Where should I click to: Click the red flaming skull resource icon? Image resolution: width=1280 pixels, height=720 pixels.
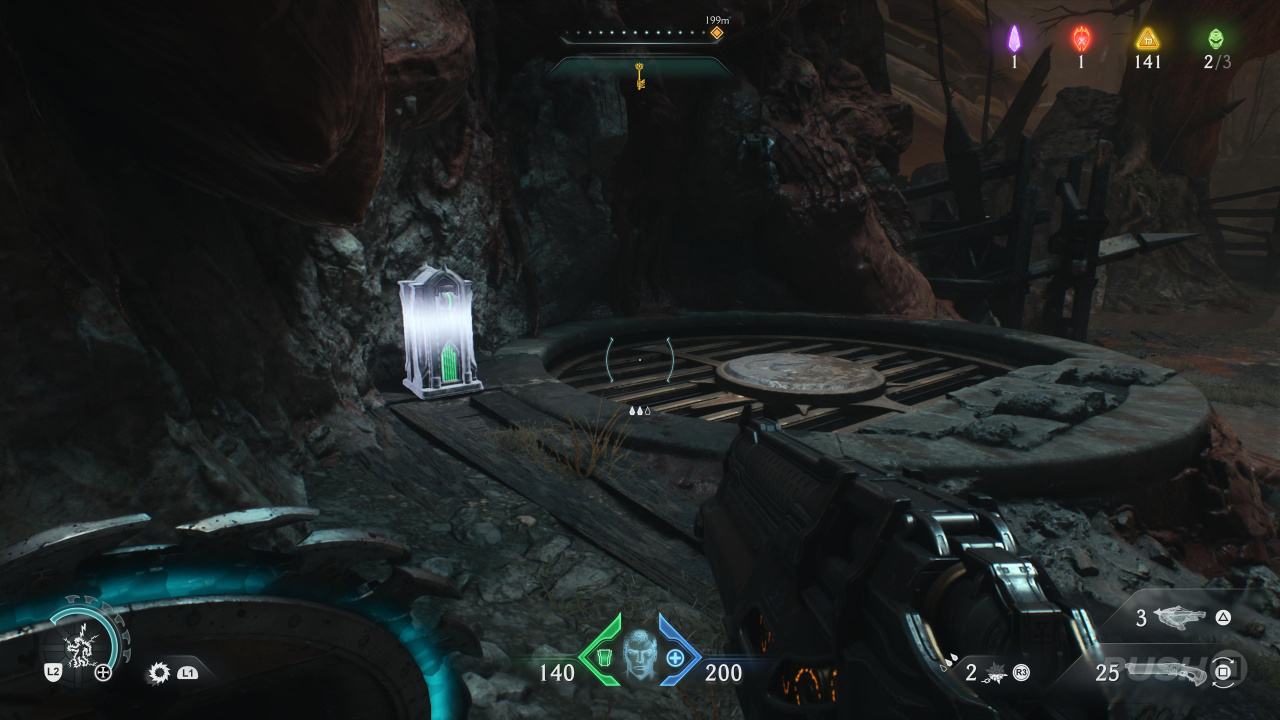[x=1081, y=39]
